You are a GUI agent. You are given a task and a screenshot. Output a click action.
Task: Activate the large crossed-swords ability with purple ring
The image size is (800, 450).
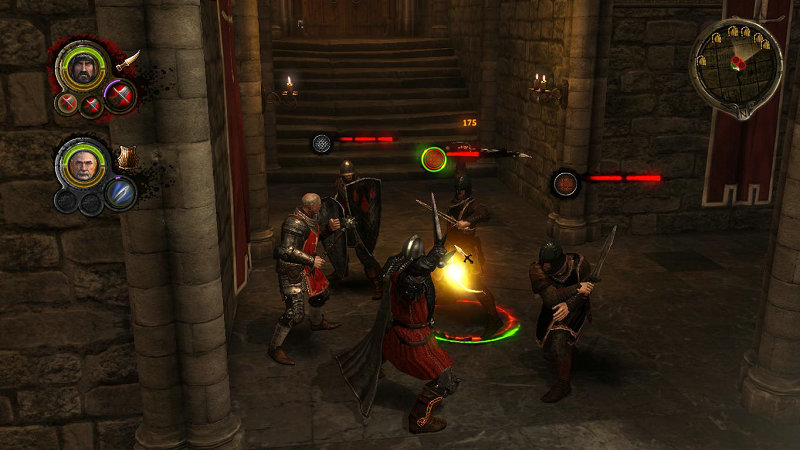[x=120, y=96]
